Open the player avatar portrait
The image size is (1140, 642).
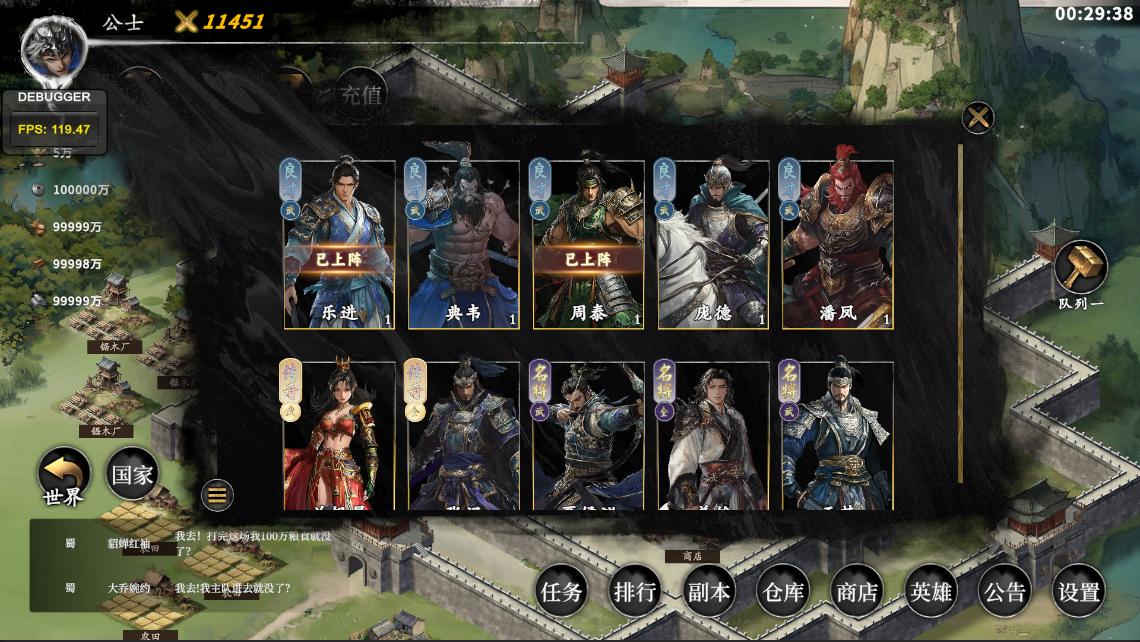point(54,52)
